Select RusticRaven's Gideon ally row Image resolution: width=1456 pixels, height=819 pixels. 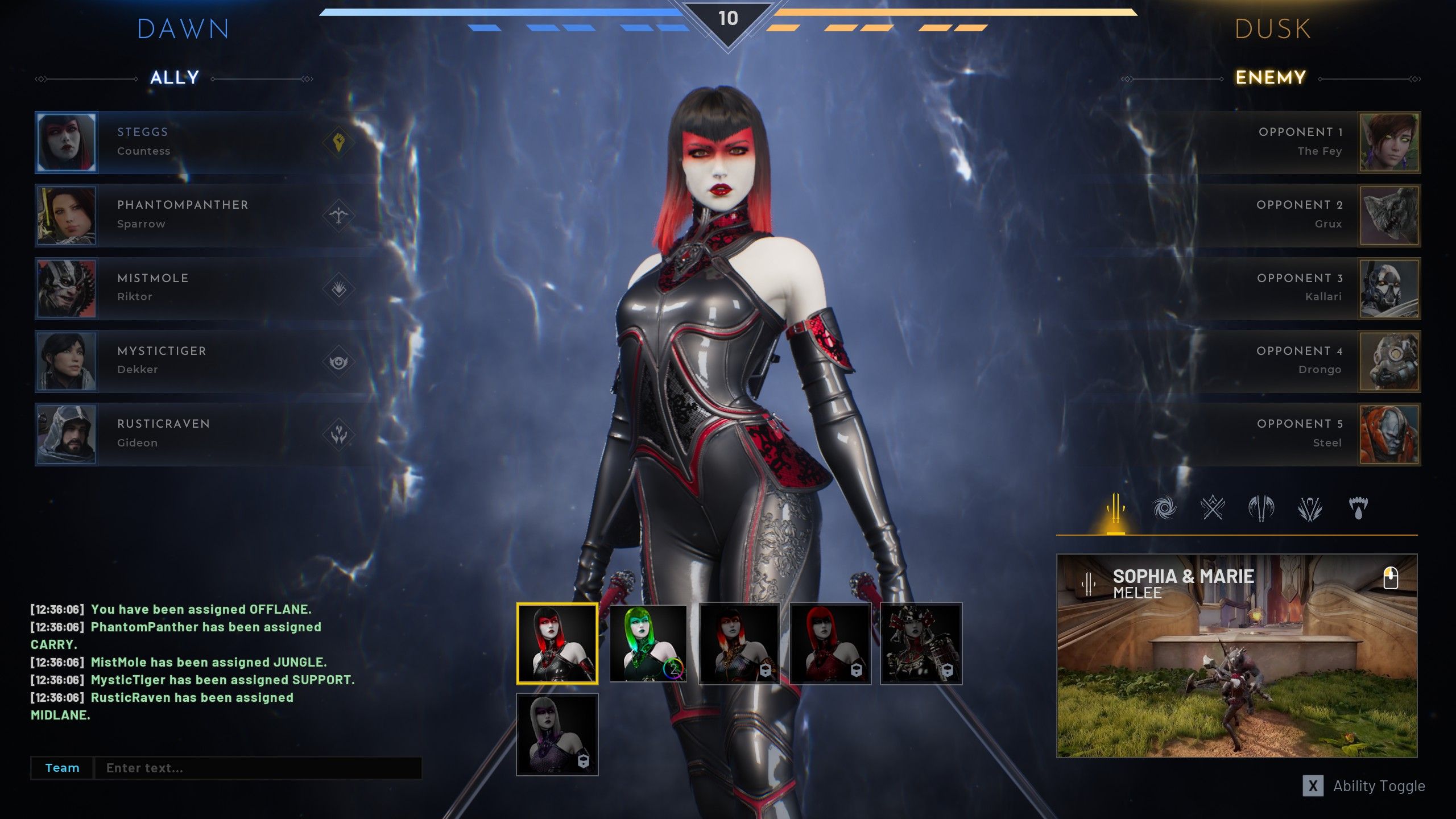pyautogui.click(x=205, y=434)
